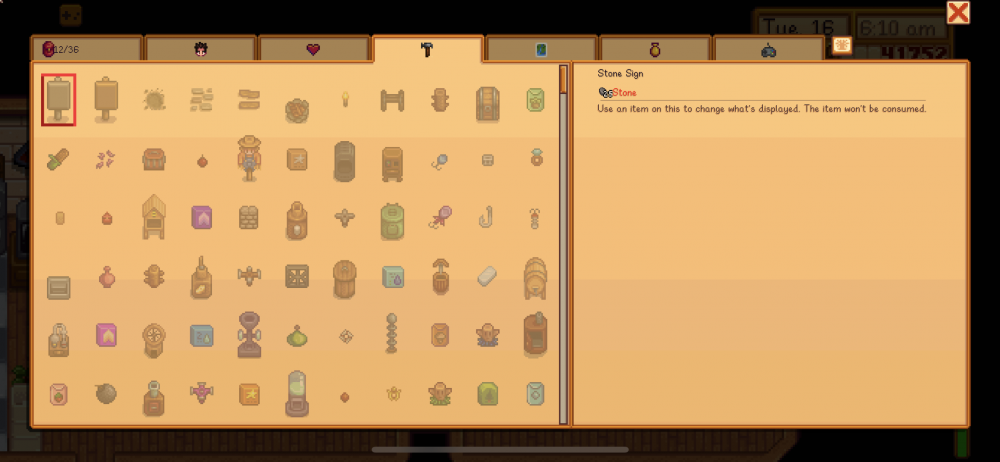Pick the torch recipe

(x=345, y=99)
